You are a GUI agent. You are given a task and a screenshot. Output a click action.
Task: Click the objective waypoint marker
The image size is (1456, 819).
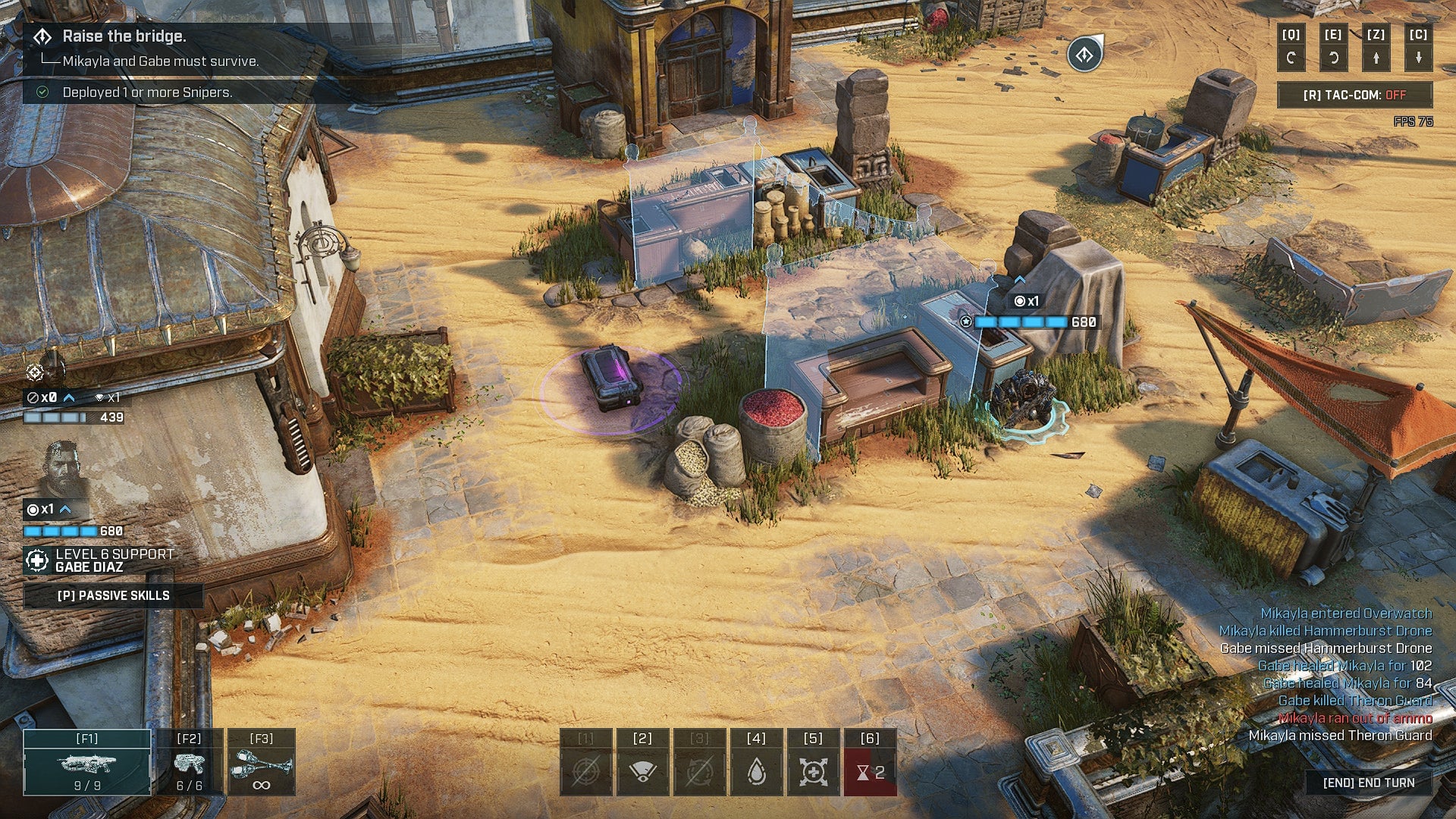(x=1084, y=55)
